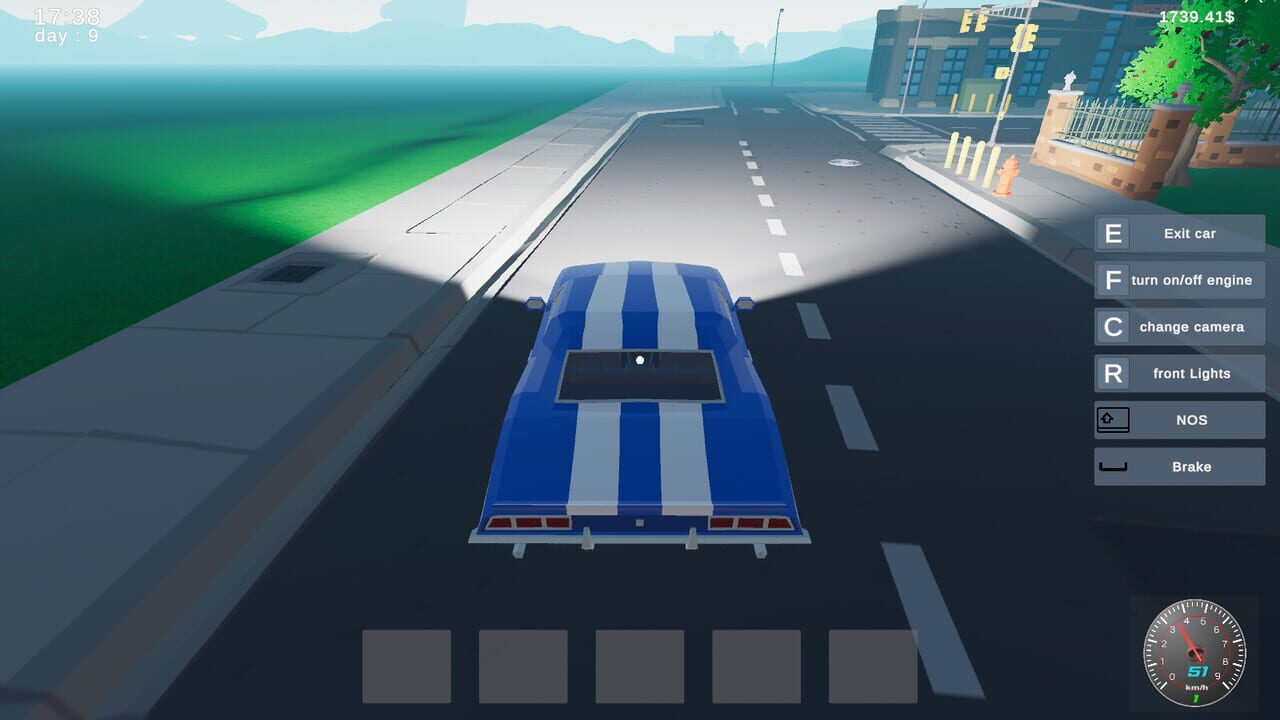The width and height of the screenshot is (1280, 720).
Task: Click the R key icon for front Lights
Action: (1113, 373)
